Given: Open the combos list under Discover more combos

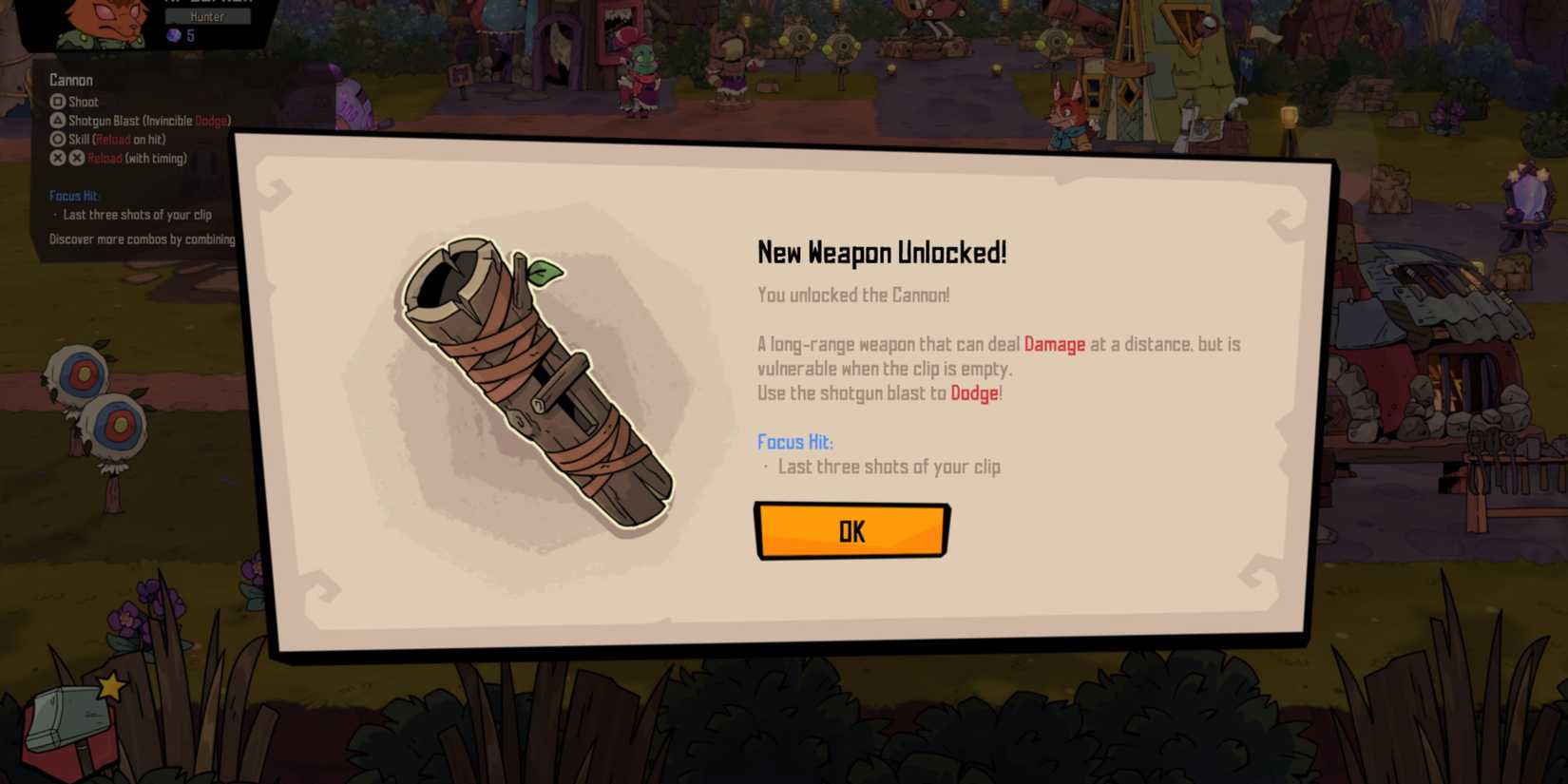Looking at the screenshot, I should [x=141, y=239].
